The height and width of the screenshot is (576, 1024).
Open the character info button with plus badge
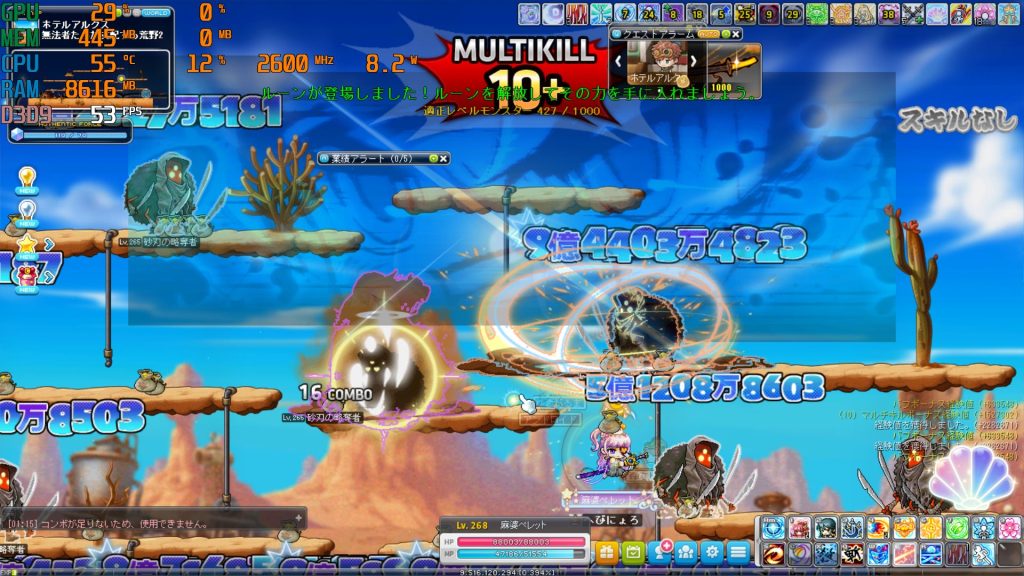coord(660,551)
